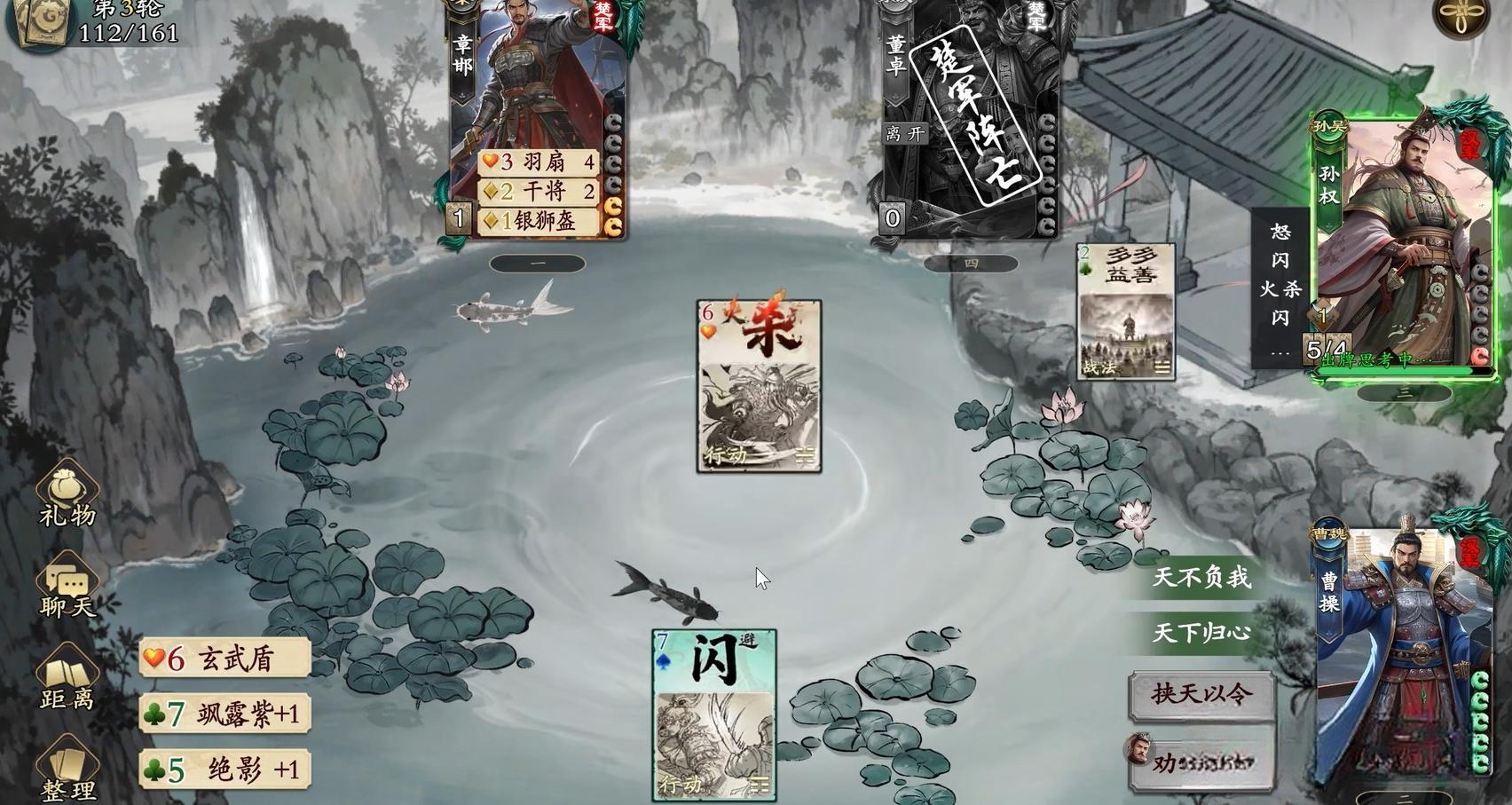The image size is (1512, 805).
Task: Activate the 天下归心 skill
Action: coord(1201,633)
